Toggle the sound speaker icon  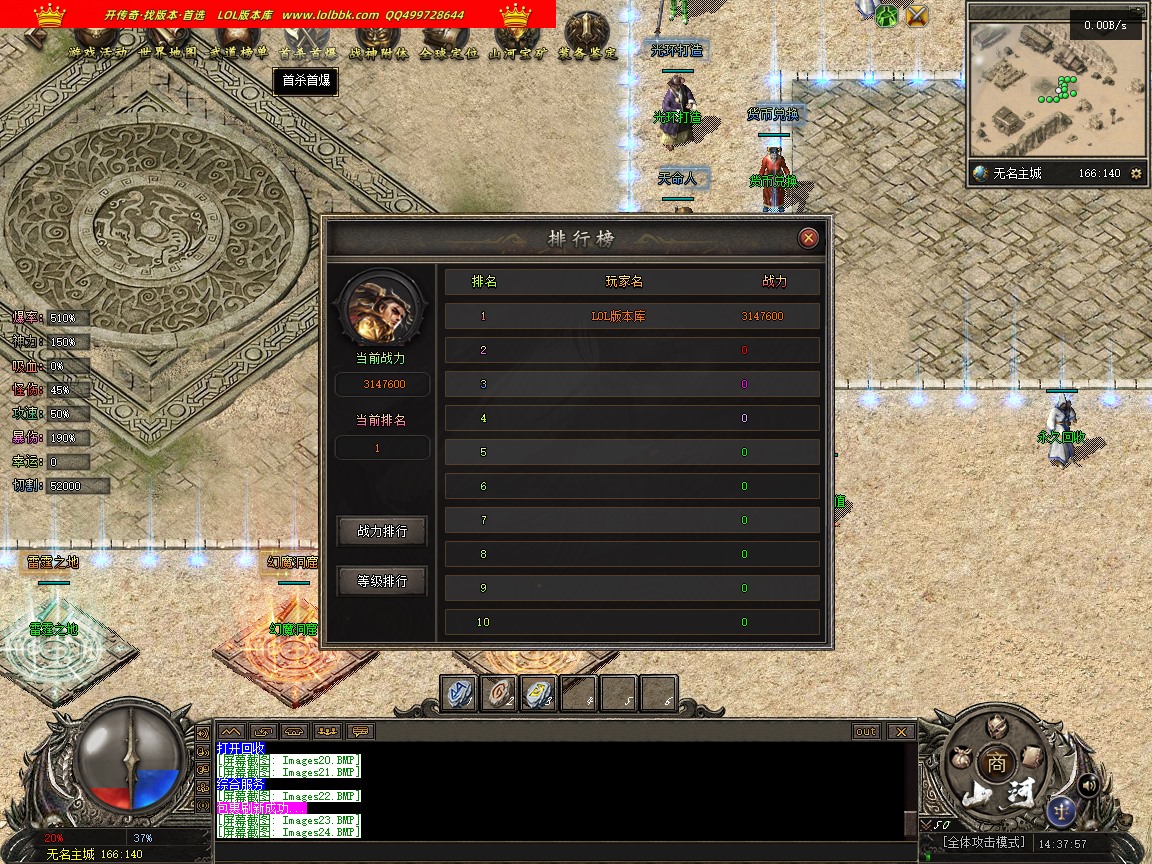1089,785
